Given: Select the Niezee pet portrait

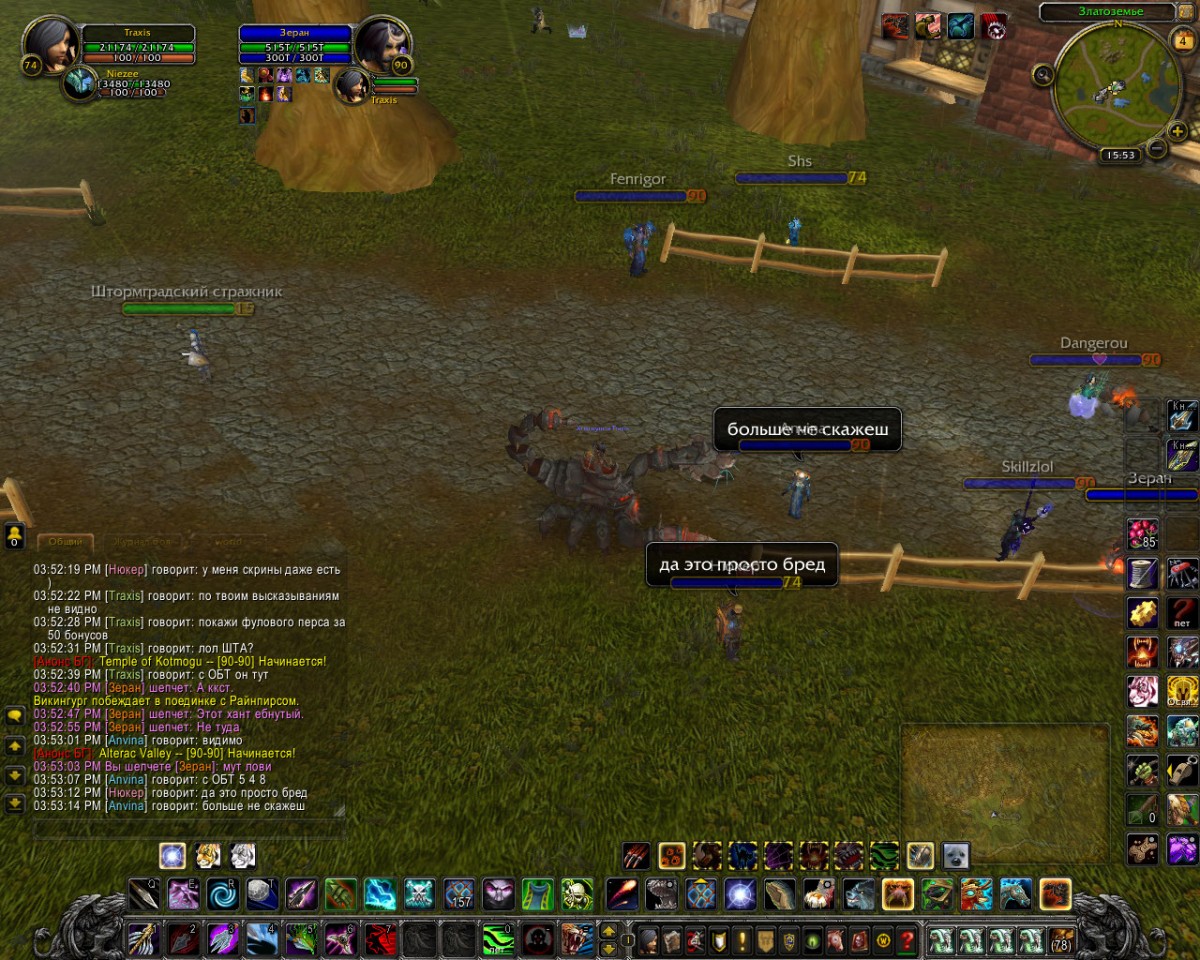Looking at the screenshot, I should point(79,84).
